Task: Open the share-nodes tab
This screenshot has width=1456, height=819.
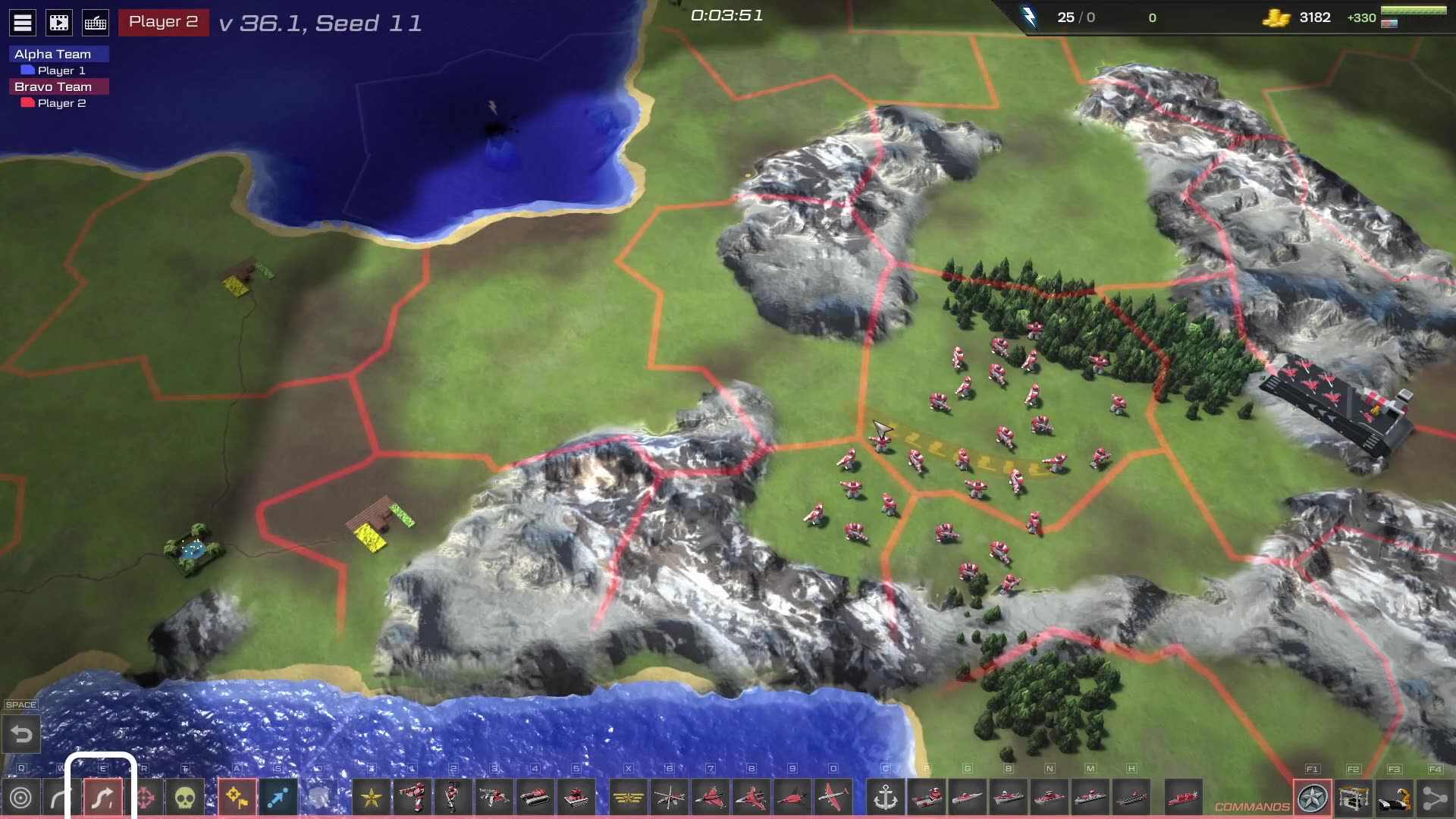Action: tap(1435, 798)
